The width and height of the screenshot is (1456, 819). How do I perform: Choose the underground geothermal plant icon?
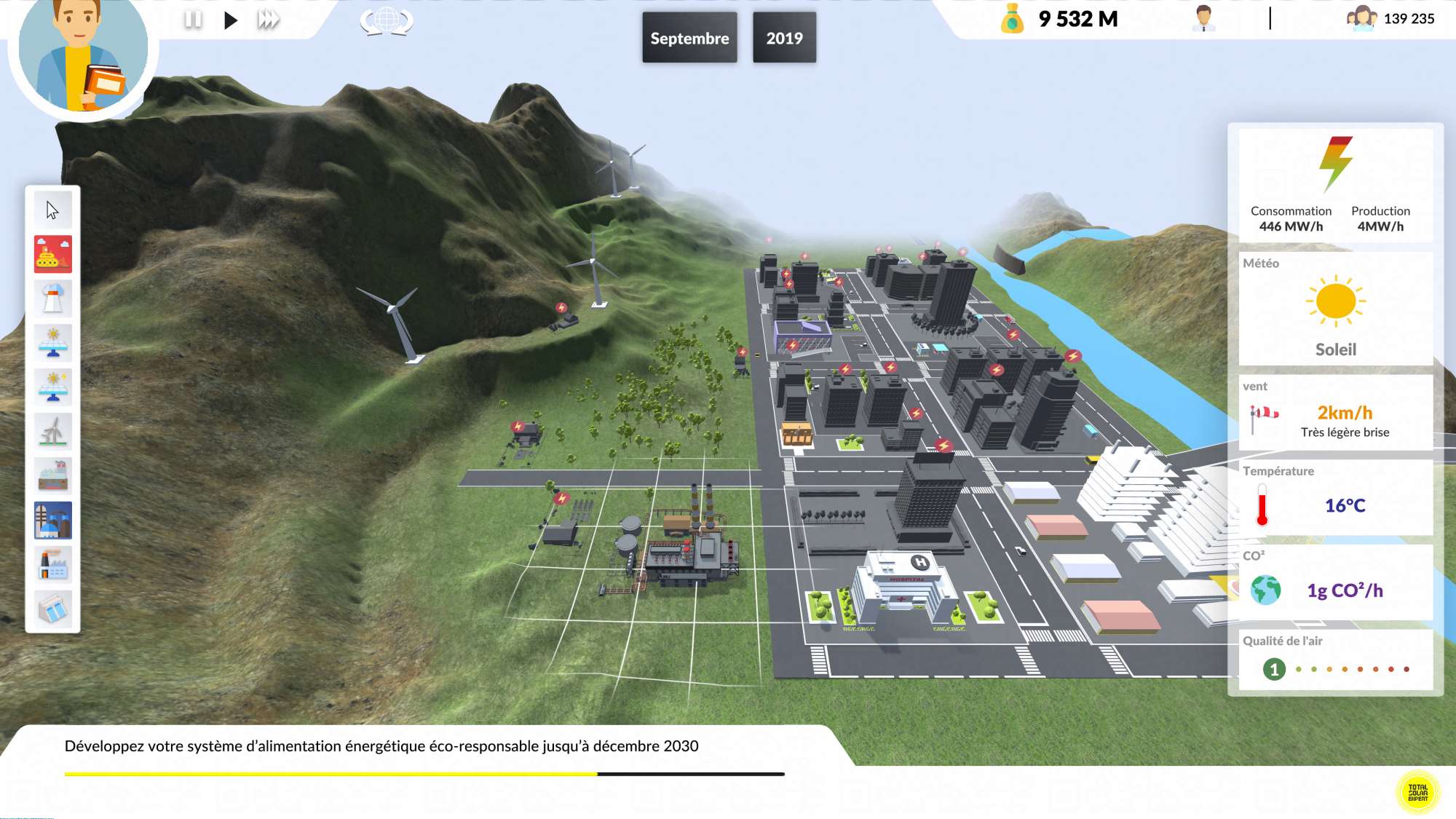pos(52,476)
